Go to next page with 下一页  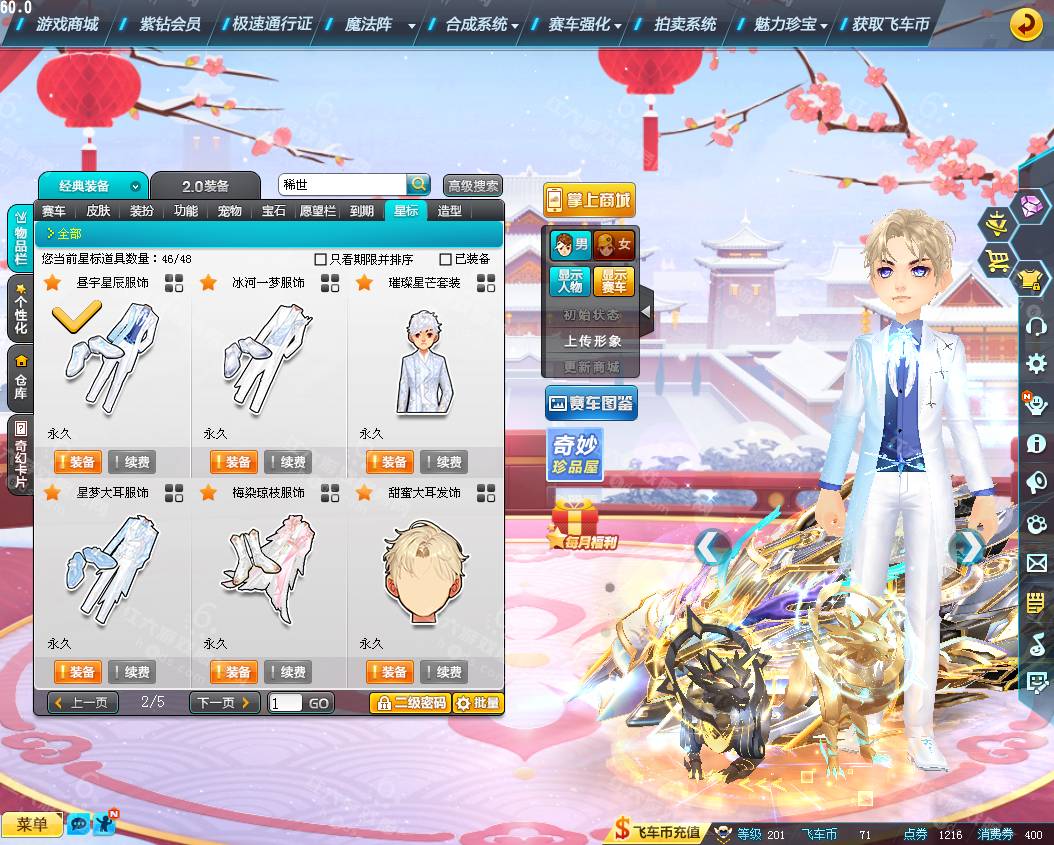click(x=224, y=703)
